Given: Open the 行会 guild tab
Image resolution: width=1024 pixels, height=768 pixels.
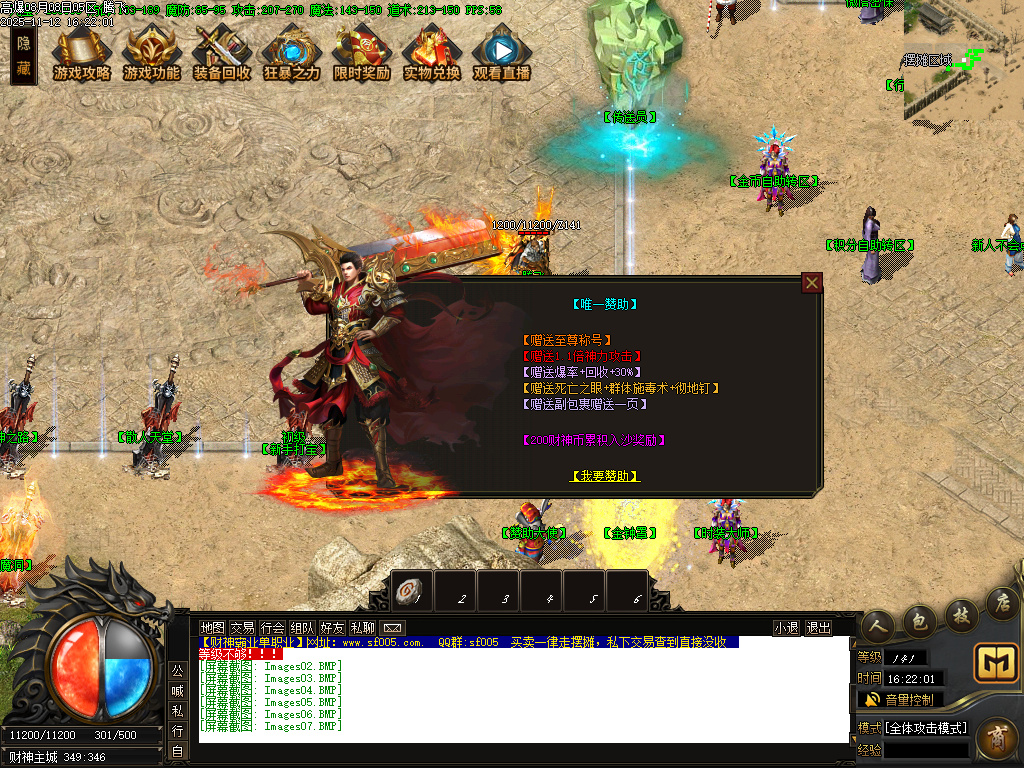Looking at the screenshot, I should pyautogui.click(x=272, y=628).
